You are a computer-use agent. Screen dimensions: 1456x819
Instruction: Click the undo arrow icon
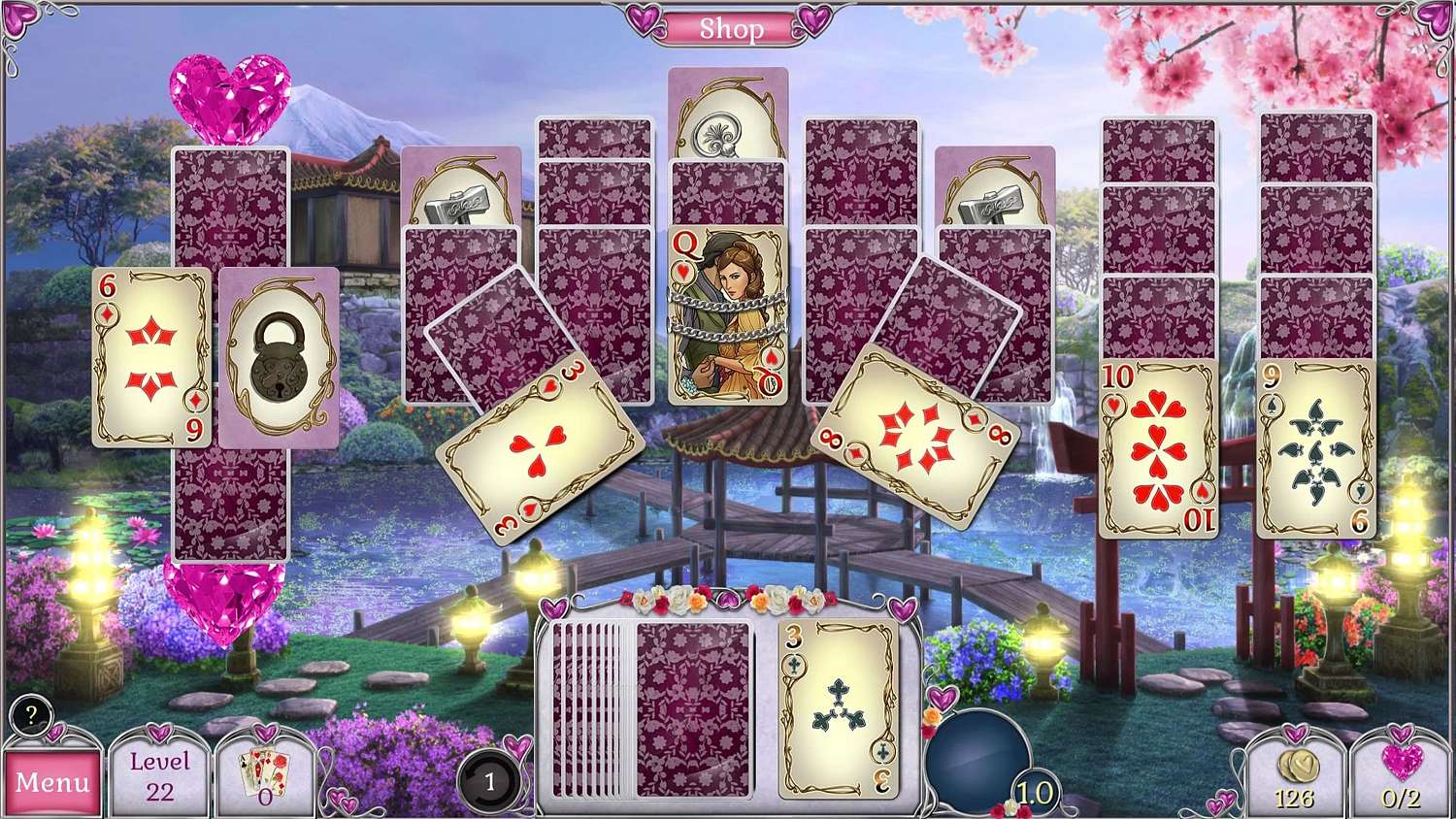(x=490, y=779)
